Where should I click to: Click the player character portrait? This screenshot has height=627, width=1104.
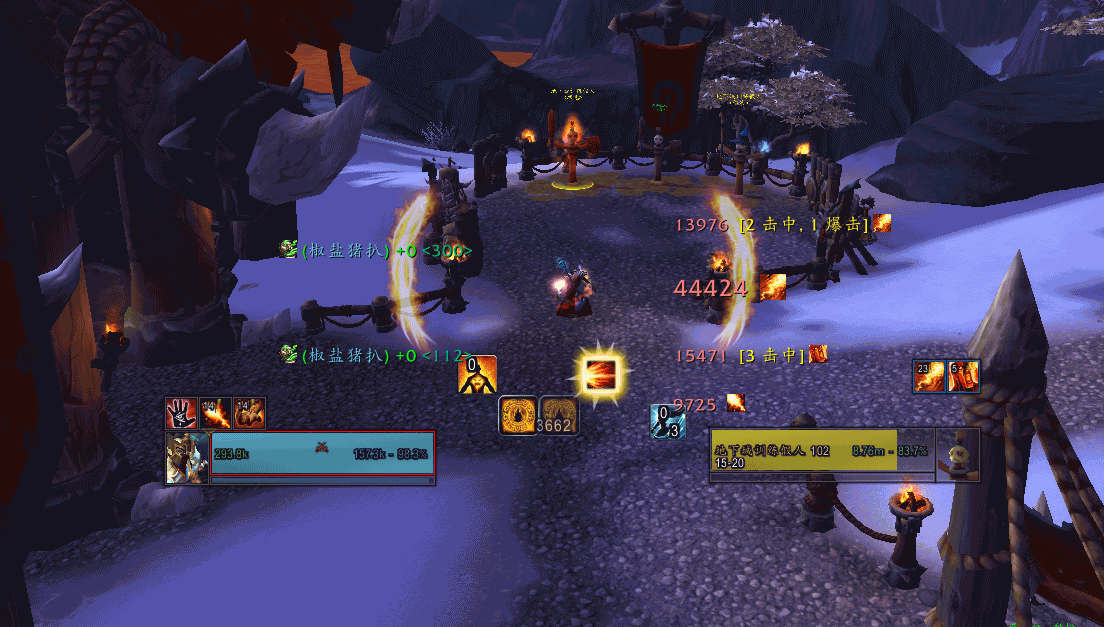[x=188, y=458]
